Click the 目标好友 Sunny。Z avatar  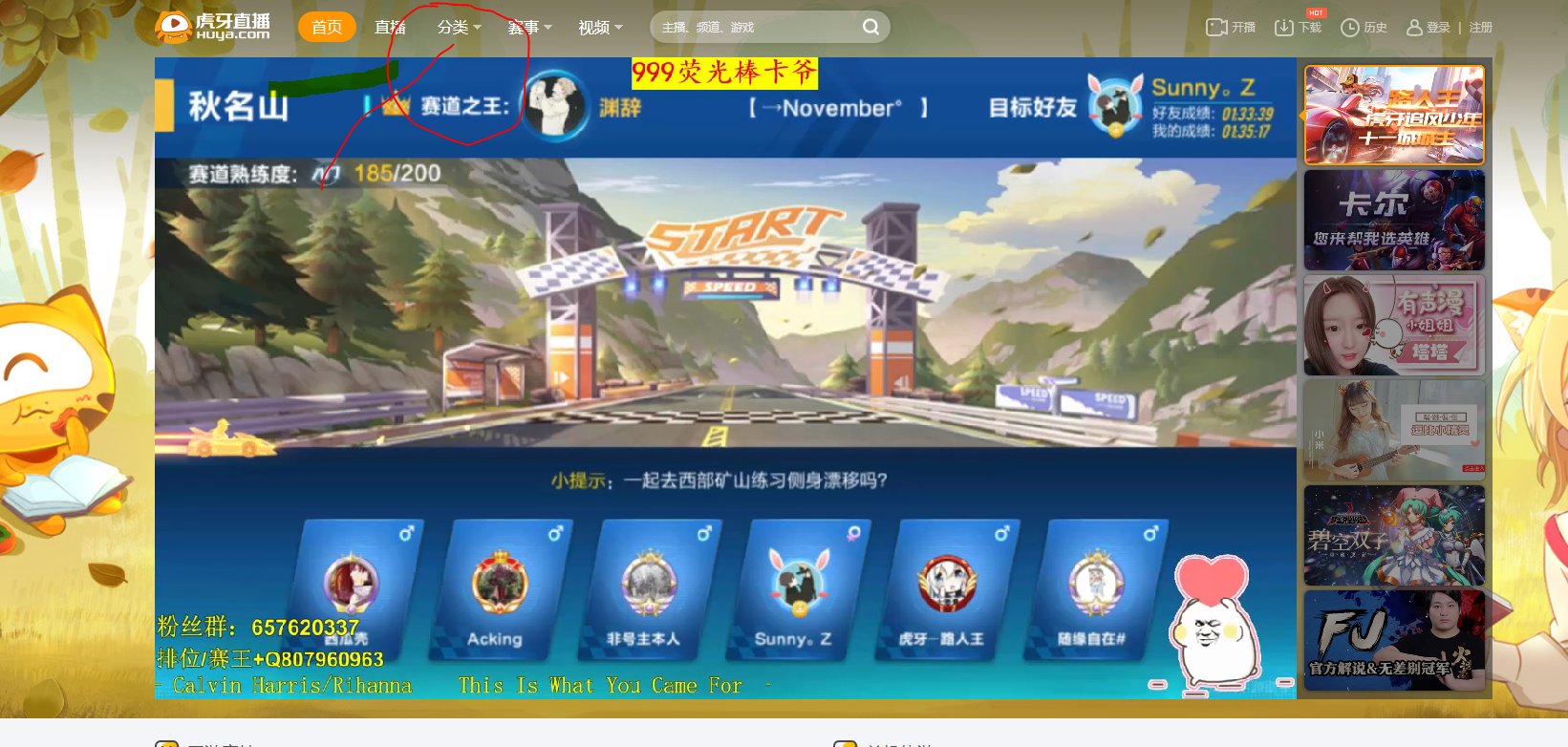tap(1114, 107)
